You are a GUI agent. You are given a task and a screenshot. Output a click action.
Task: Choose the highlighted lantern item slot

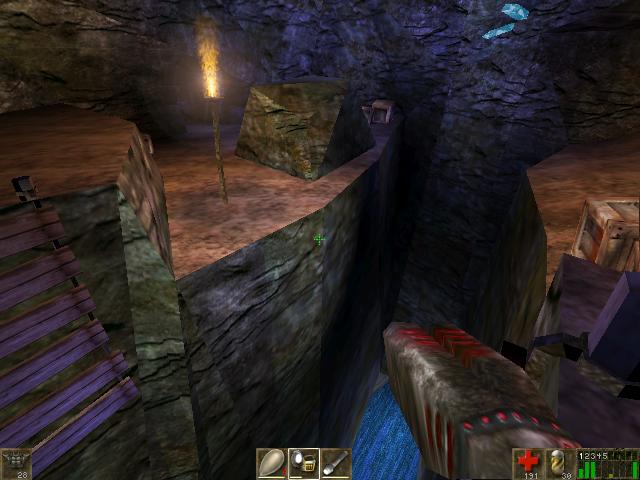click(x=304, y=463)
